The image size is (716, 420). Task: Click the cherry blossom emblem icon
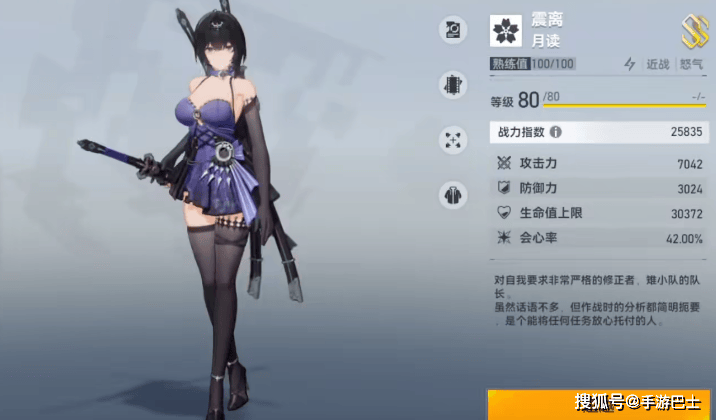point(505,31)
